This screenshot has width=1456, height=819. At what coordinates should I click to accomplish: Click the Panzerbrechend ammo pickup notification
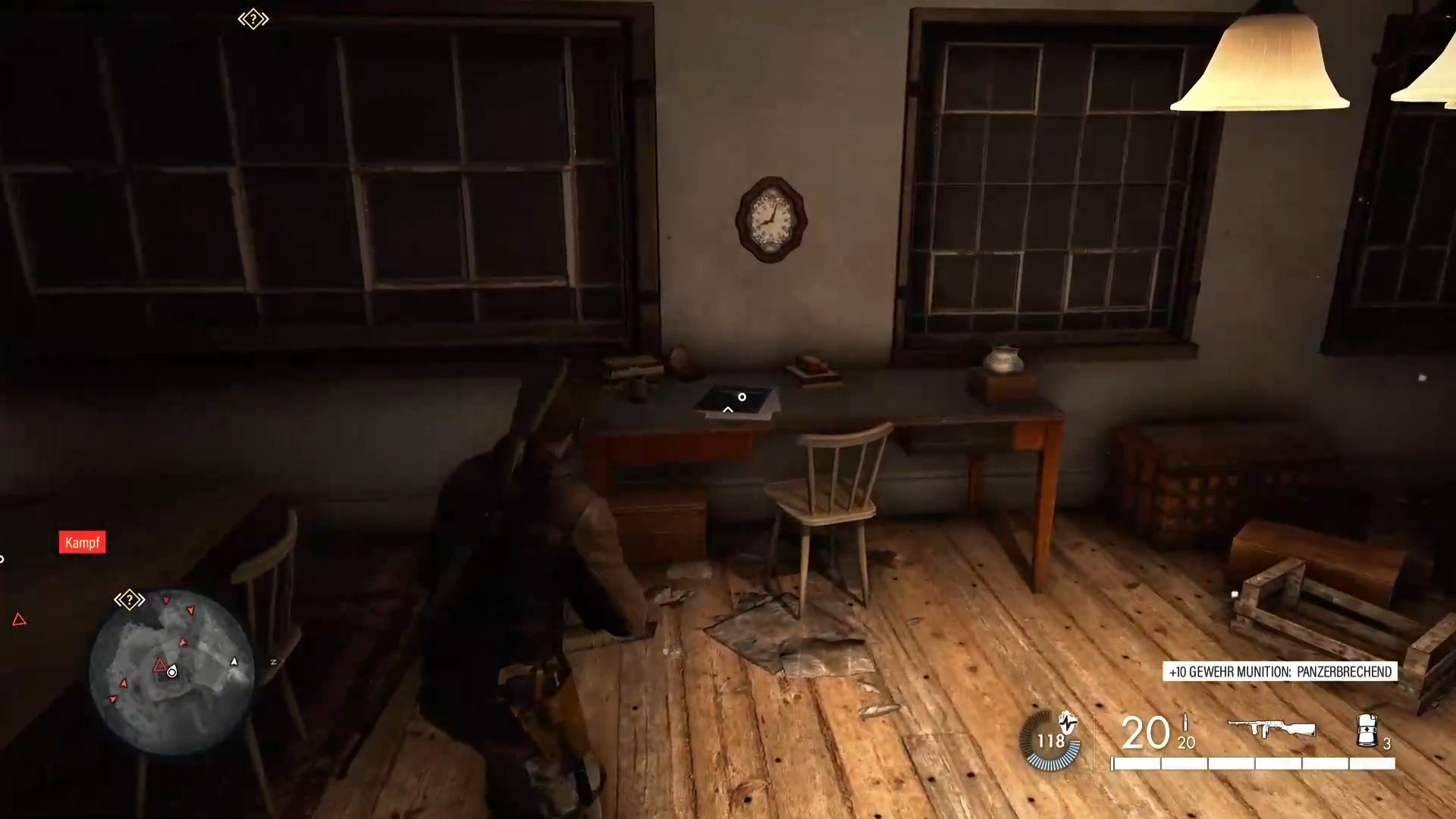tap(1280, 672)
